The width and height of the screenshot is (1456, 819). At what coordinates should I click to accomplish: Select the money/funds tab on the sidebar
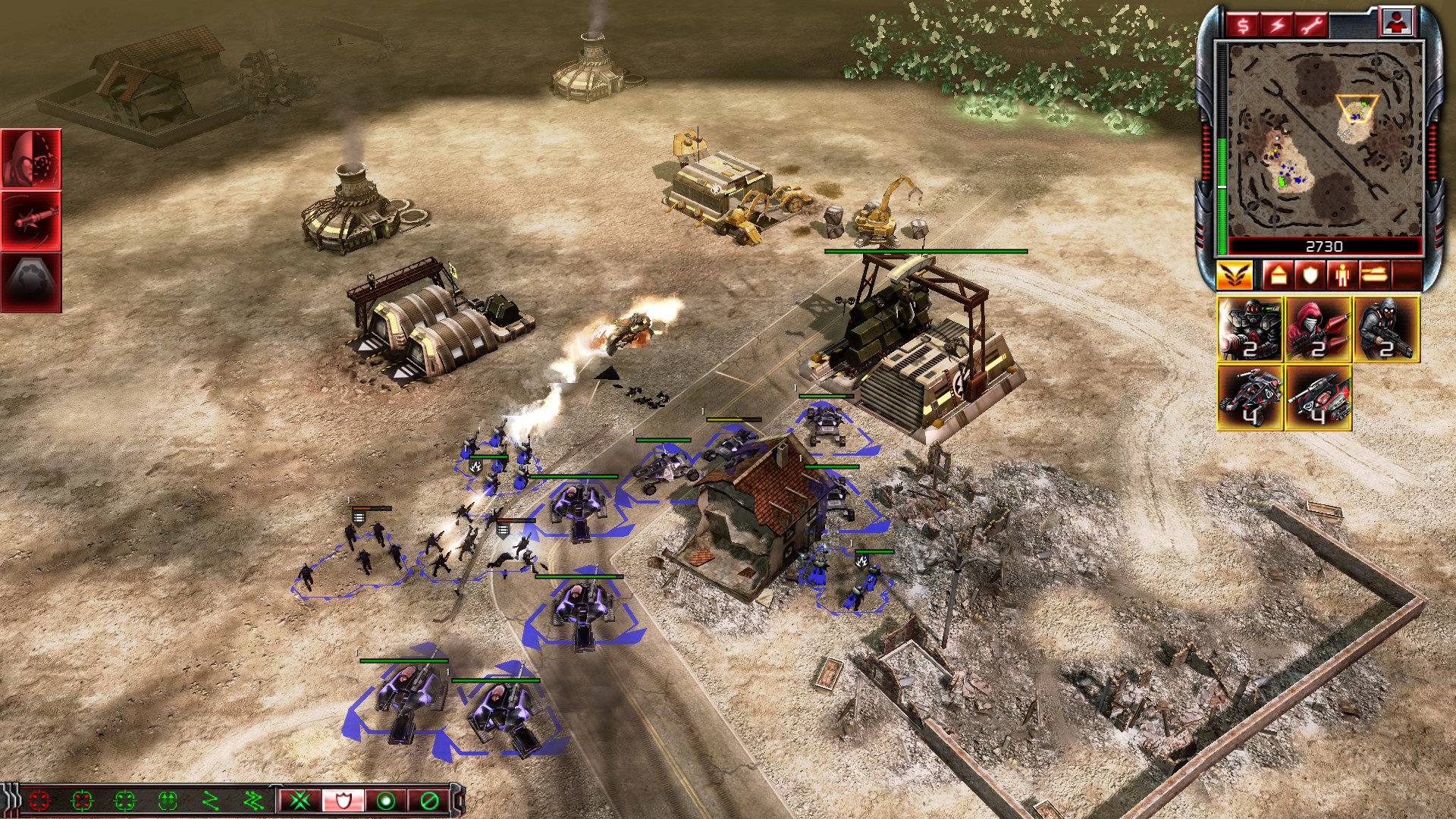pos(1244,24)
